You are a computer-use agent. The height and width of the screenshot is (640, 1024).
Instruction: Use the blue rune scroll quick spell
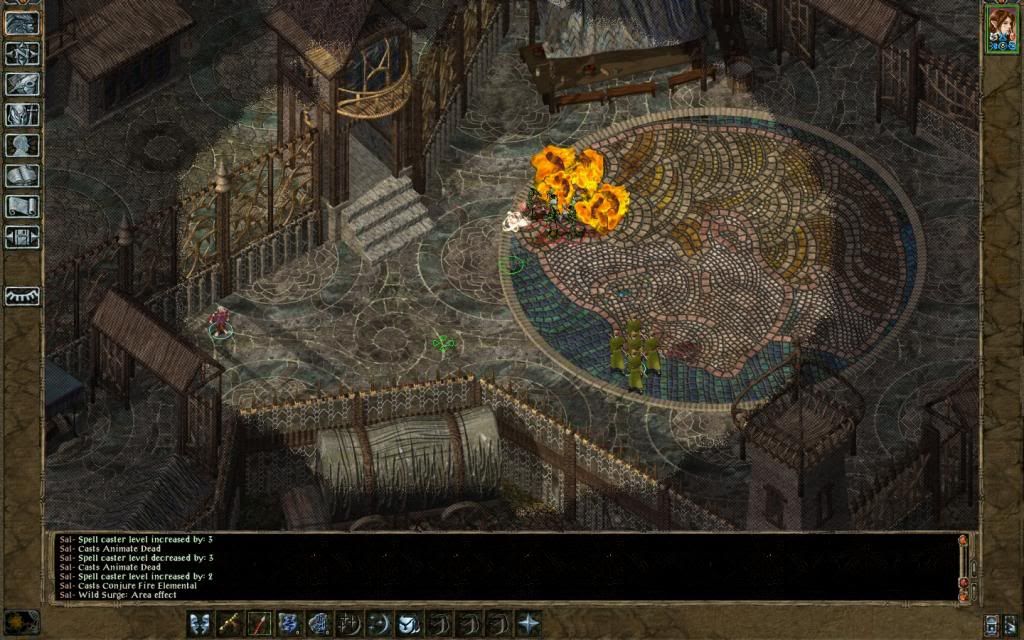(x=290, y=623)
